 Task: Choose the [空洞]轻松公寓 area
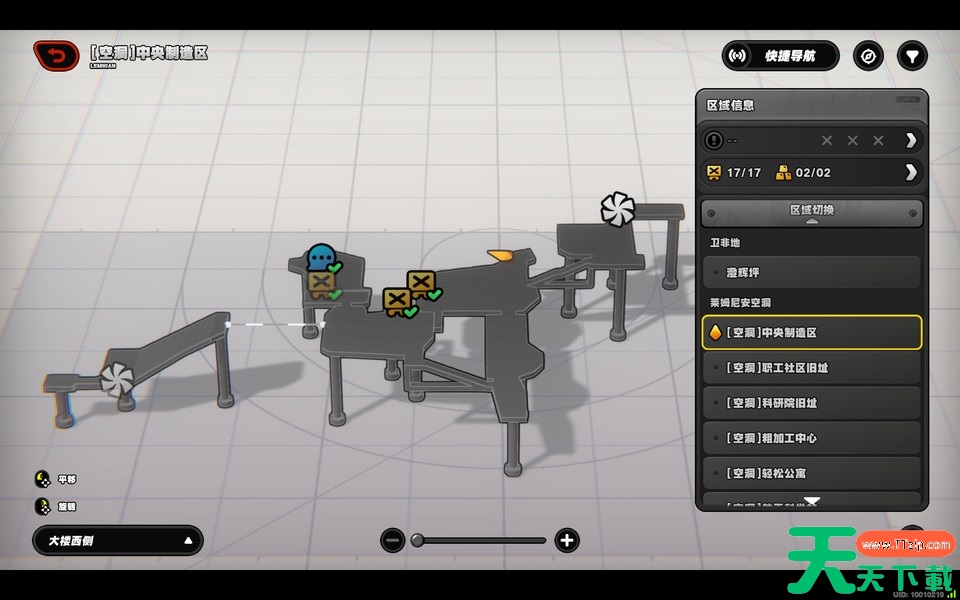[x=811, y=473]
